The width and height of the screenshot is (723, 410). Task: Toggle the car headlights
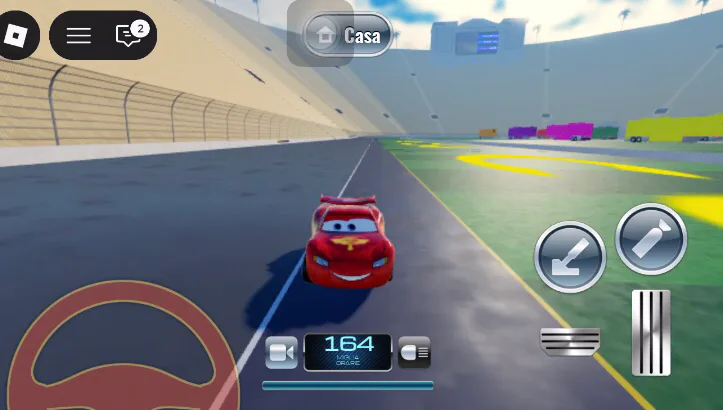[x=414, y=351]
